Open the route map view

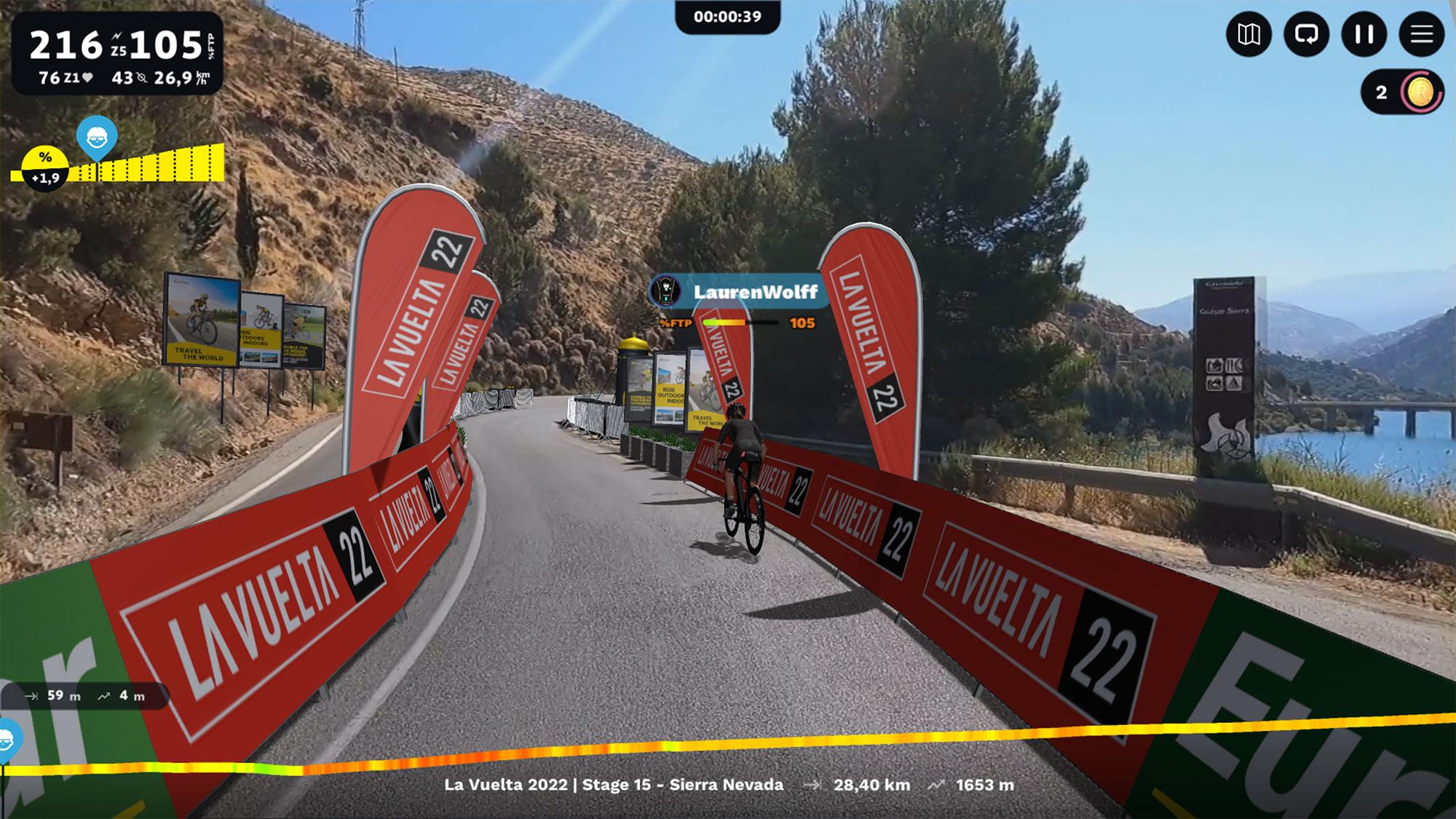(x=1249, y=34)
